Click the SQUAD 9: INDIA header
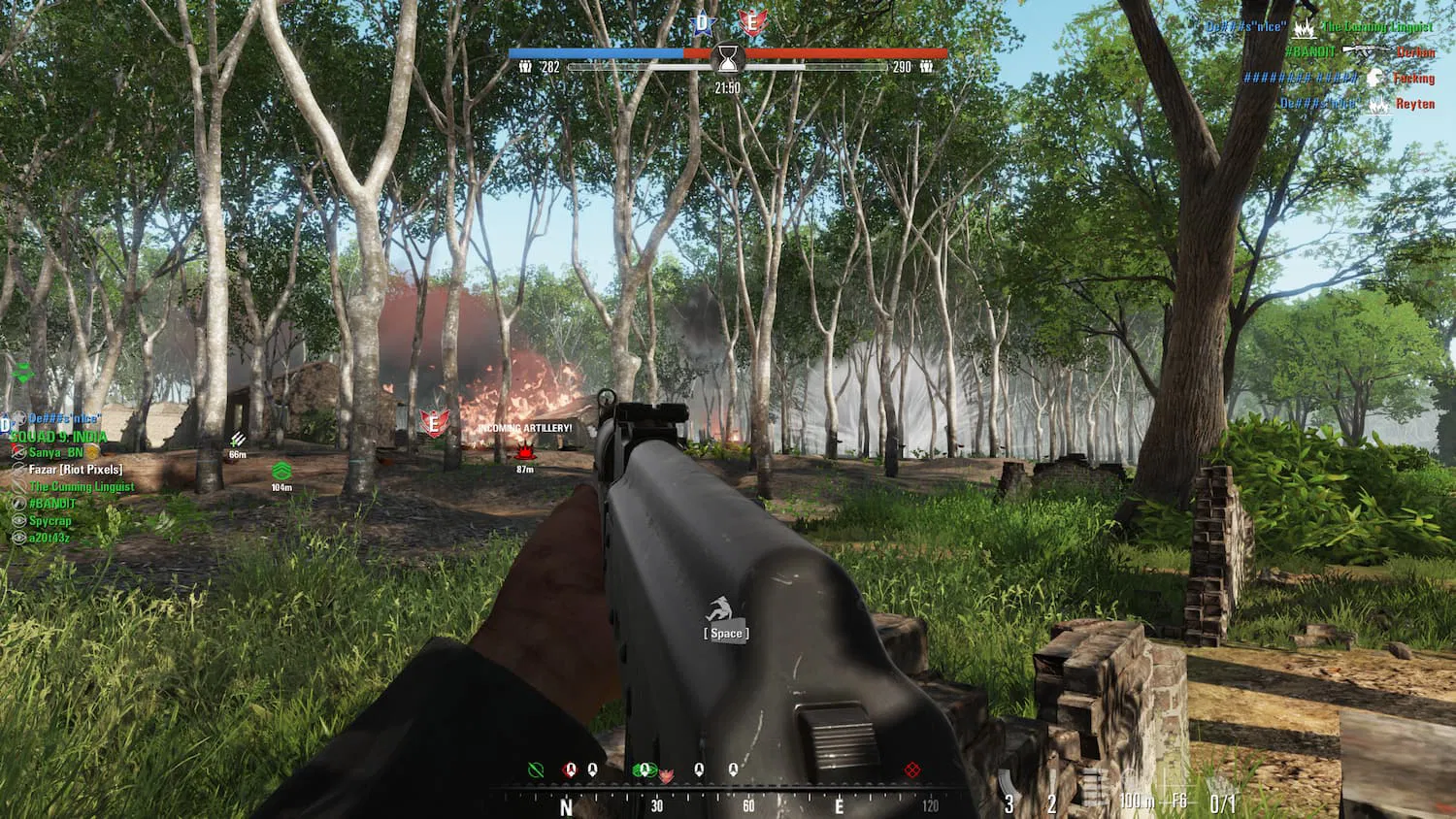The image size is (1456, 819). 58,437
